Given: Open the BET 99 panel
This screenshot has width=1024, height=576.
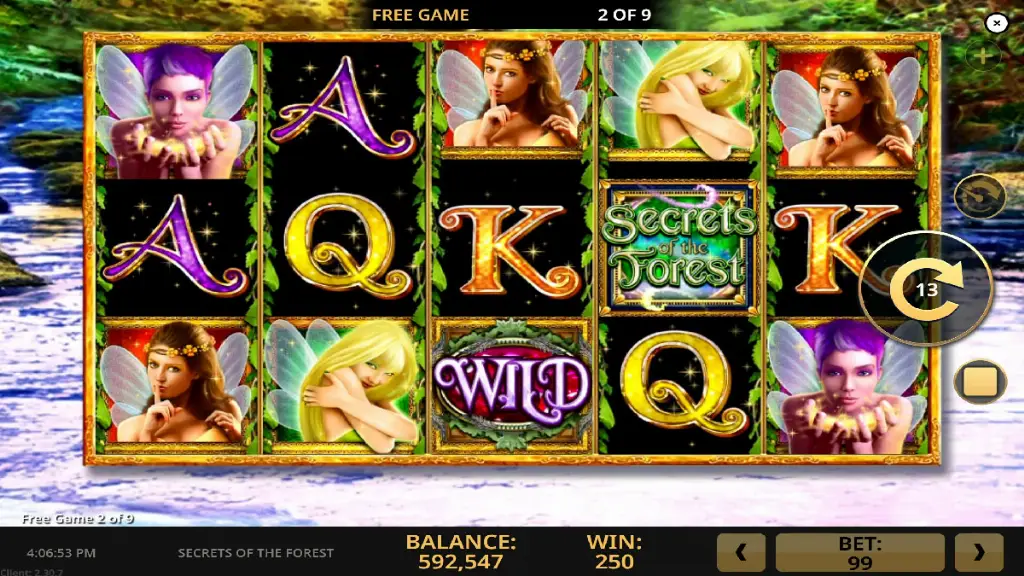Looking at the screenshot, I should coord(860,552).
